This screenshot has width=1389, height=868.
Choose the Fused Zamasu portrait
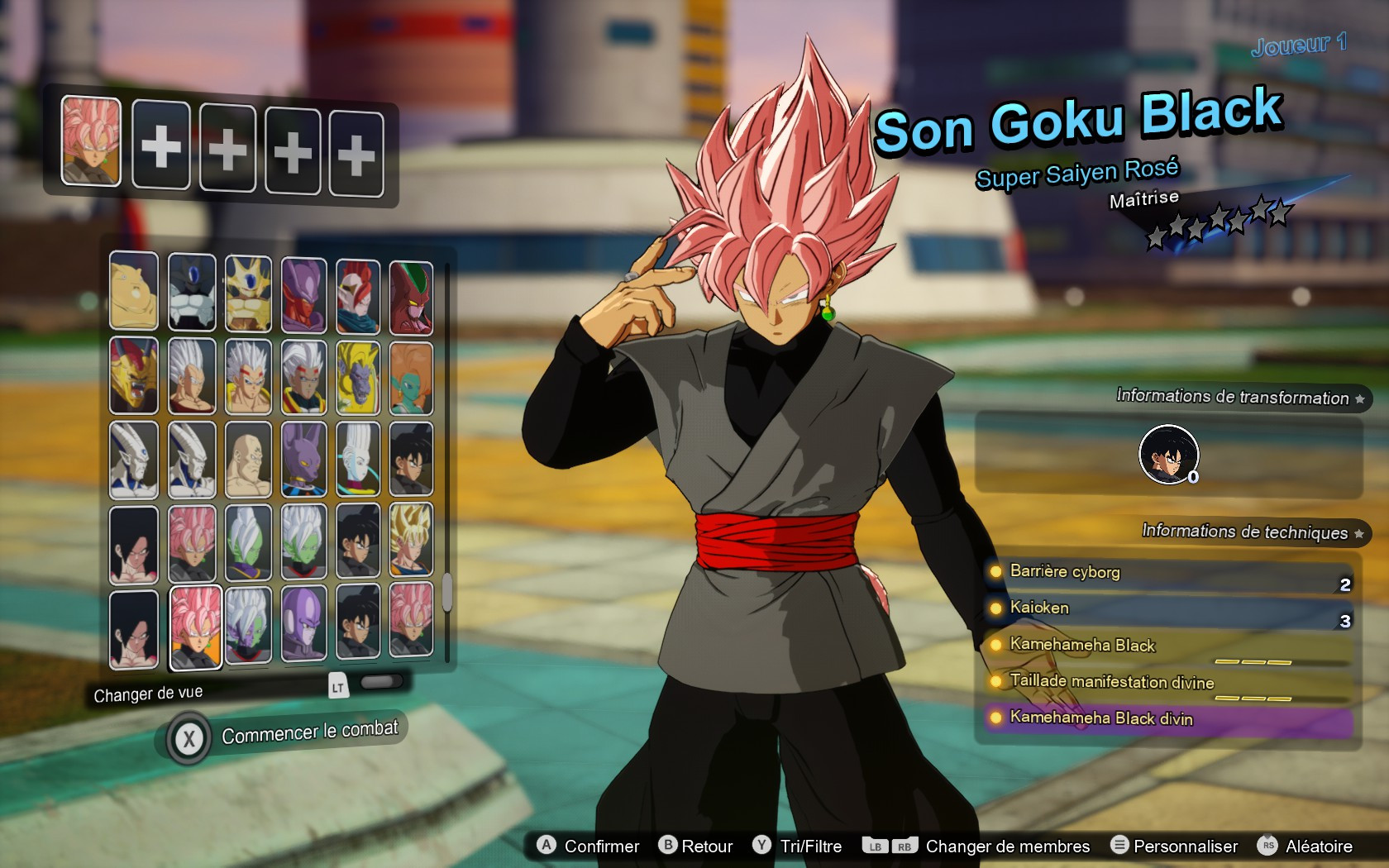coord(304,544)
